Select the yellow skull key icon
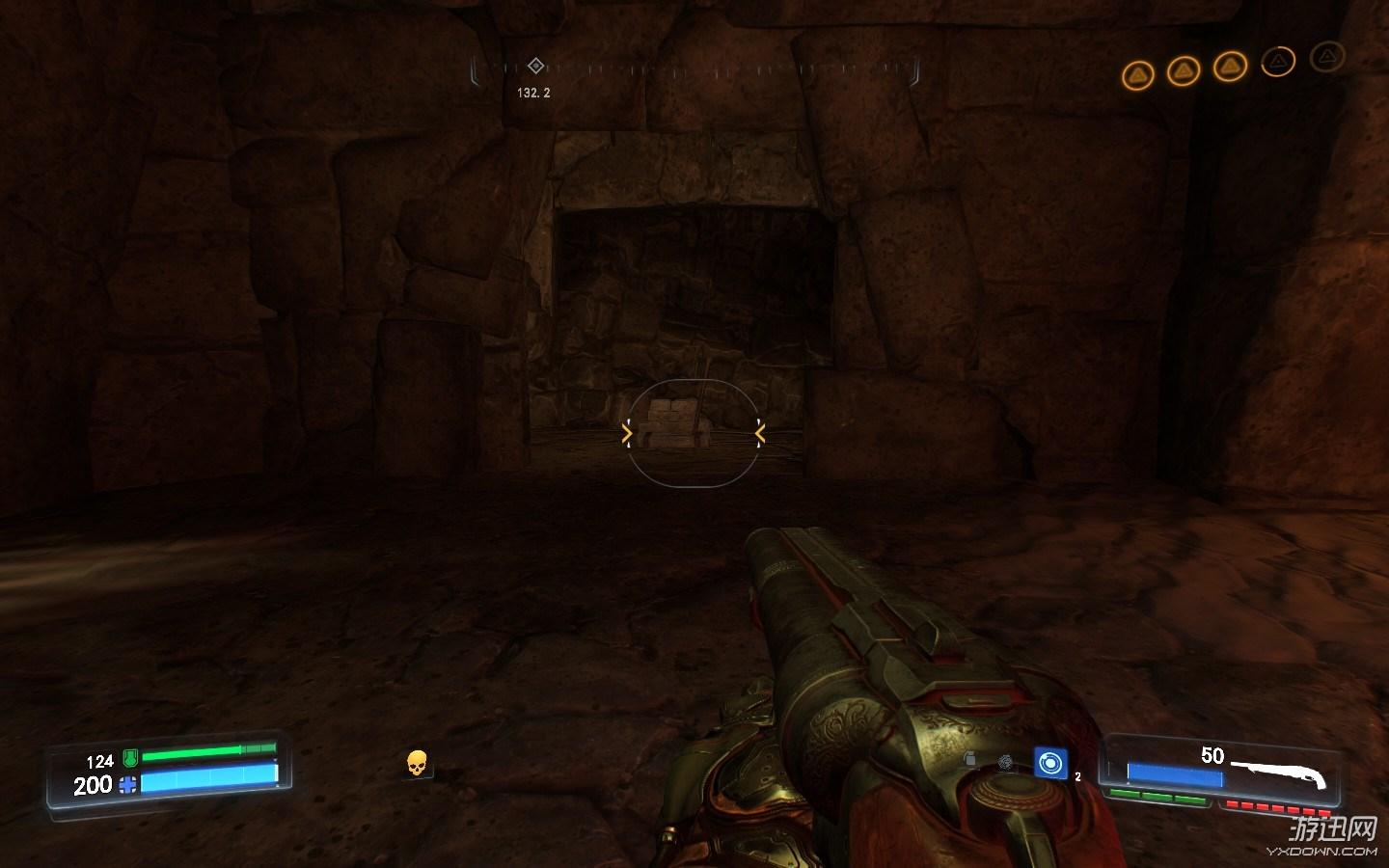Viewport: 1389px width, 868px height. click(416, 764)
